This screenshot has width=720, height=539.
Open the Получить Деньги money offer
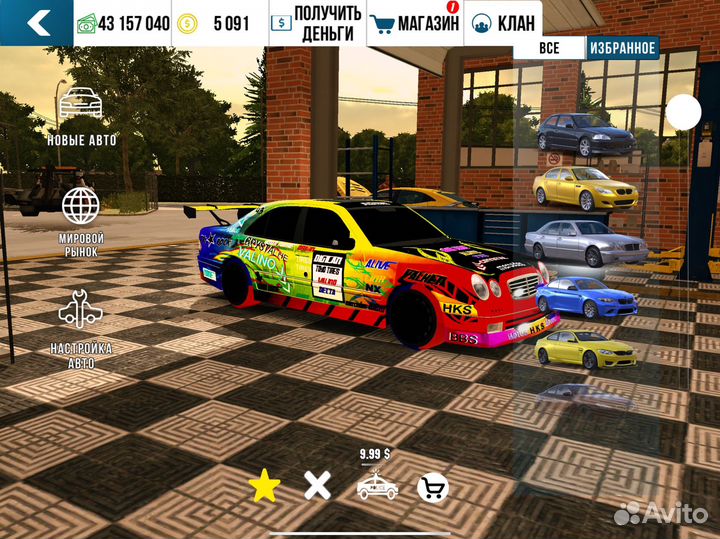(316, 23)
